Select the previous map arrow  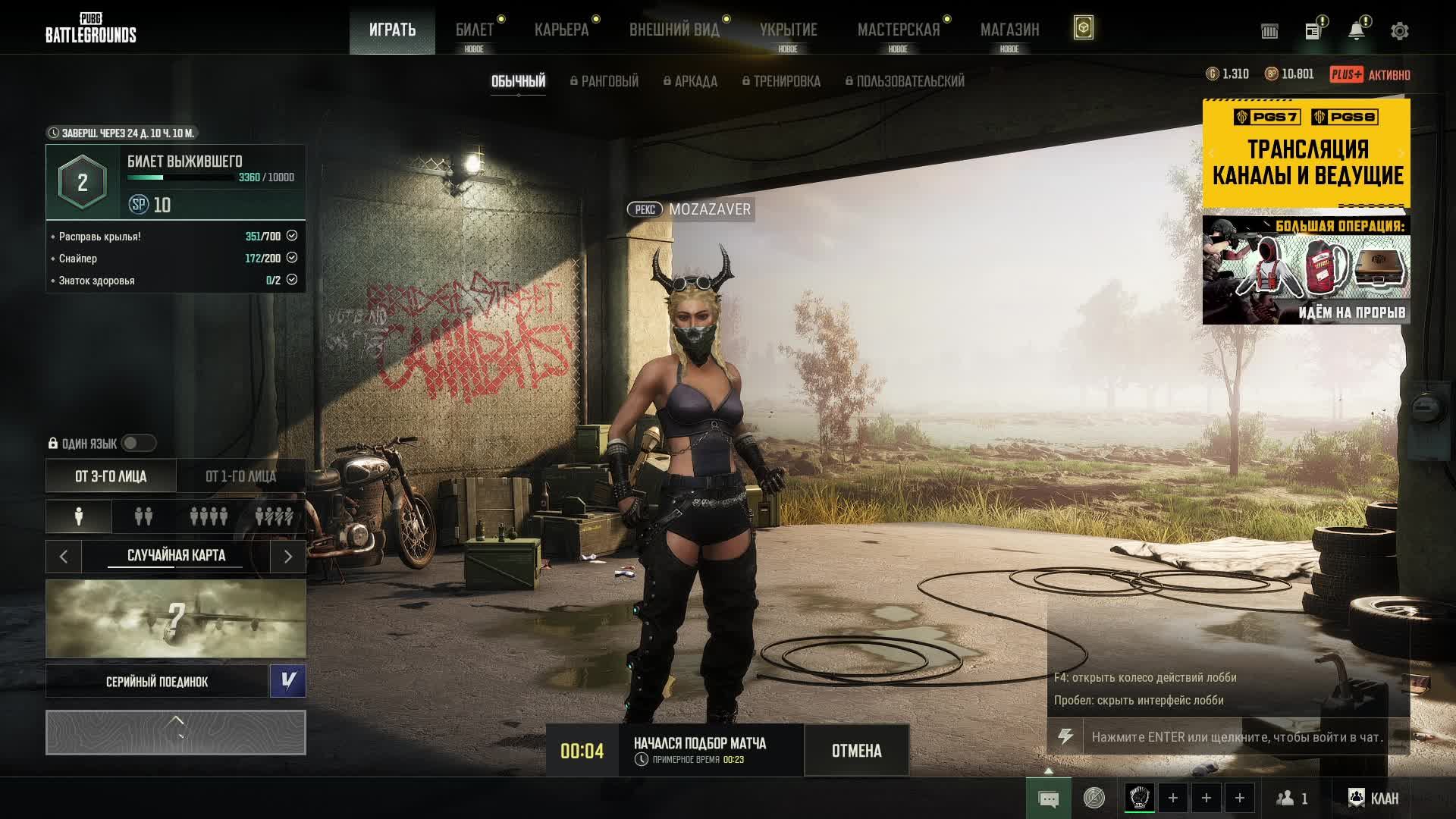pyautogui.click(x=64, y=557)
